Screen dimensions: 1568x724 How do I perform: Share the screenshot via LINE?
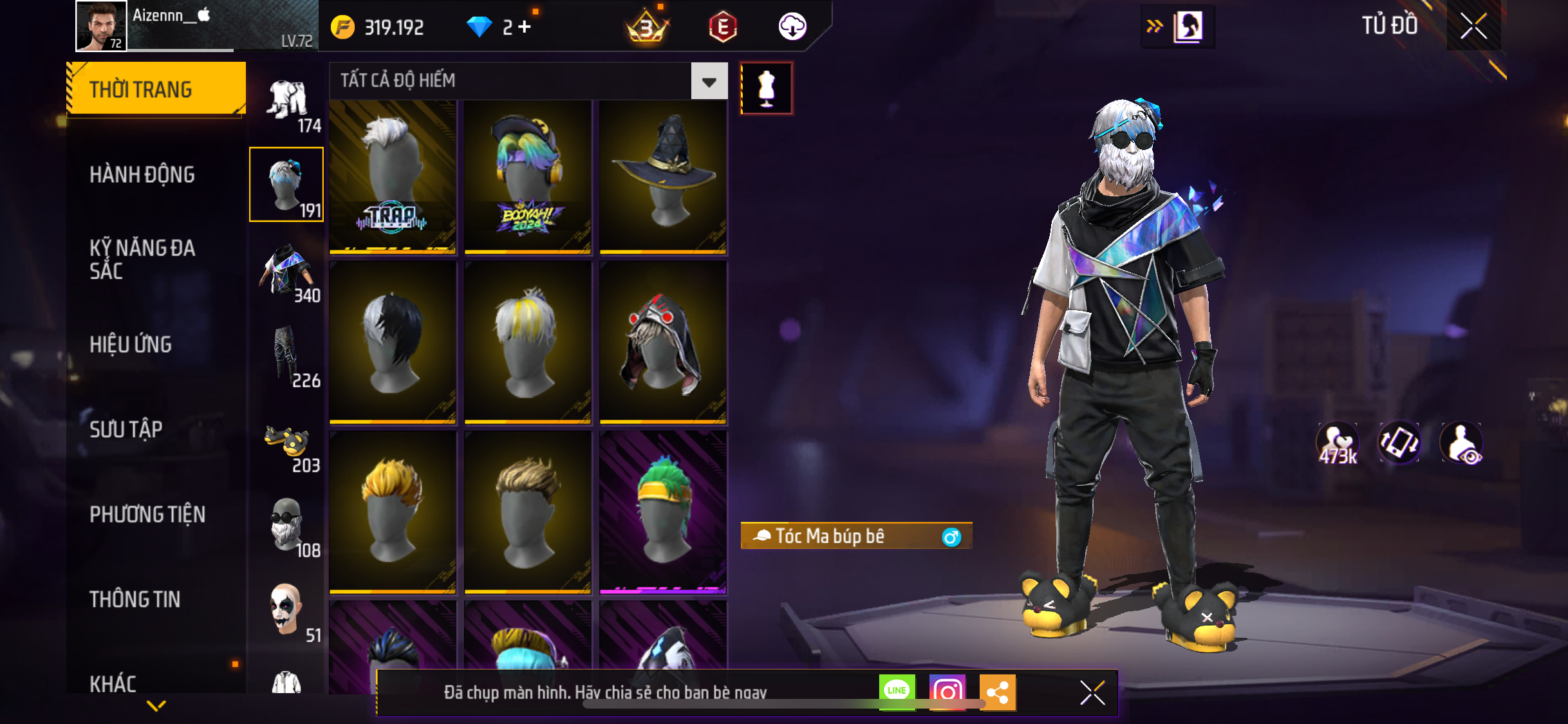tap(897, 692)
